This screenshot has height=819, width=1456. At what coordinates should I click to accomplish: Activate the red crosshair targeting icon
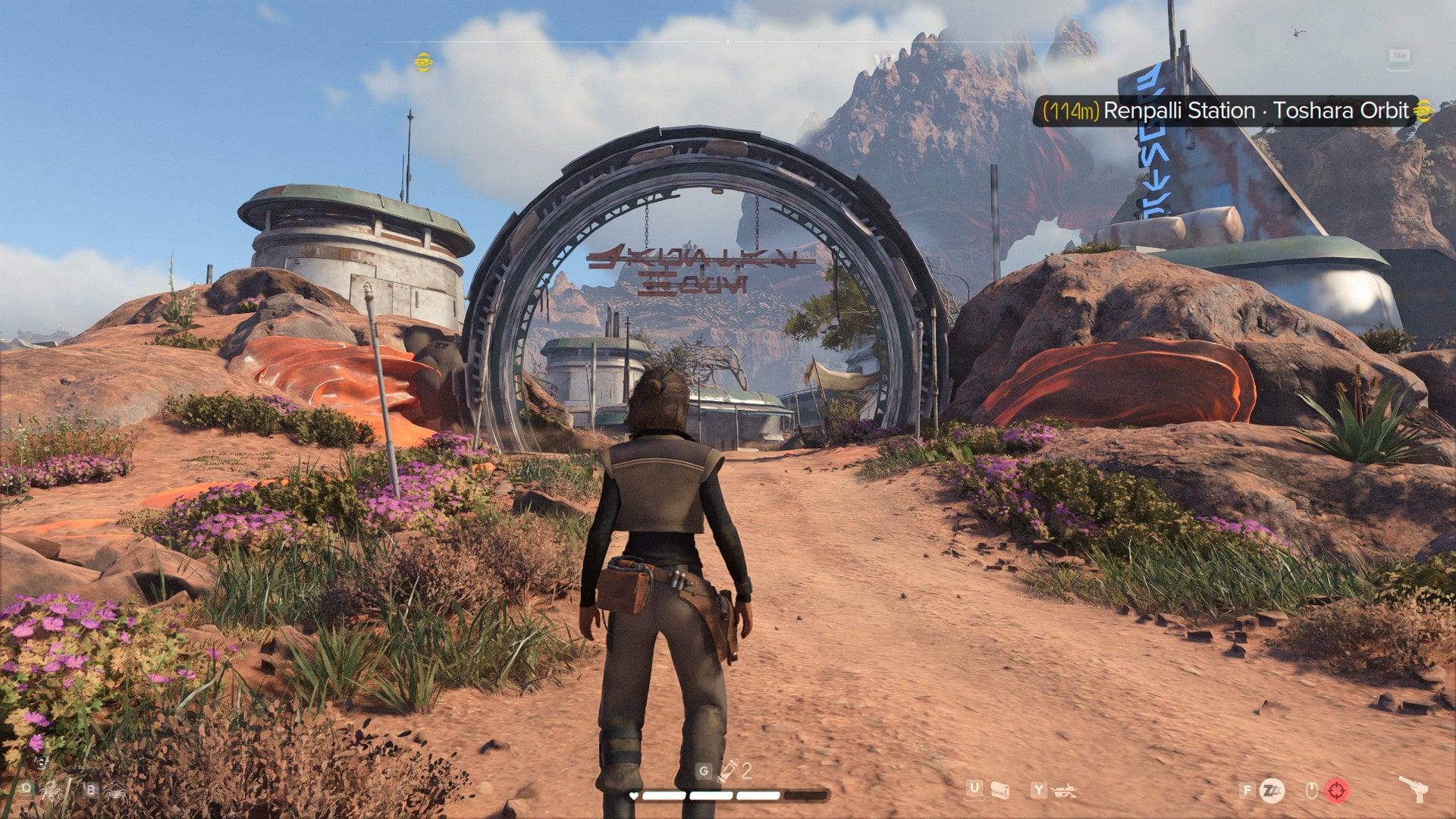[x=1337, y=791]
